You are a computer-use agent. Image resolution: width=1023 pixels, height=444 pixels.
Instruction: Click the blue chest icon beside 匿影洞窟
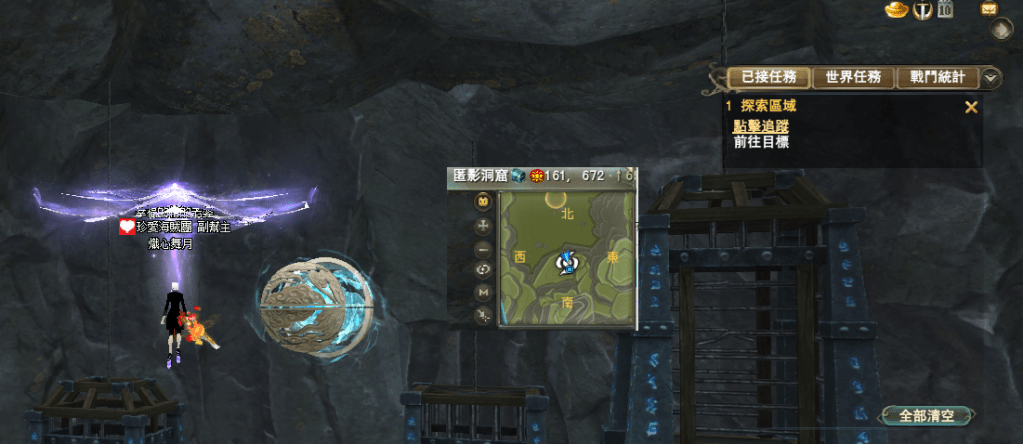point(518,176)
